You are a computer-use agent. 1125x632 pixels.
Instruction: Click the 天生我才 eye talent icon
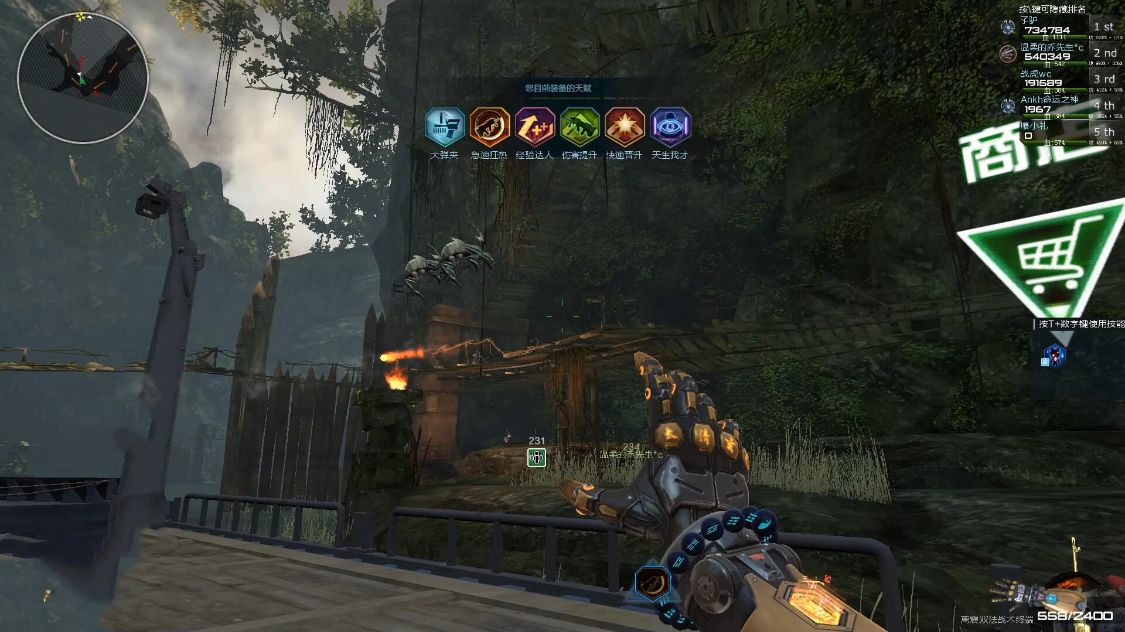click(x=670, y=127)
